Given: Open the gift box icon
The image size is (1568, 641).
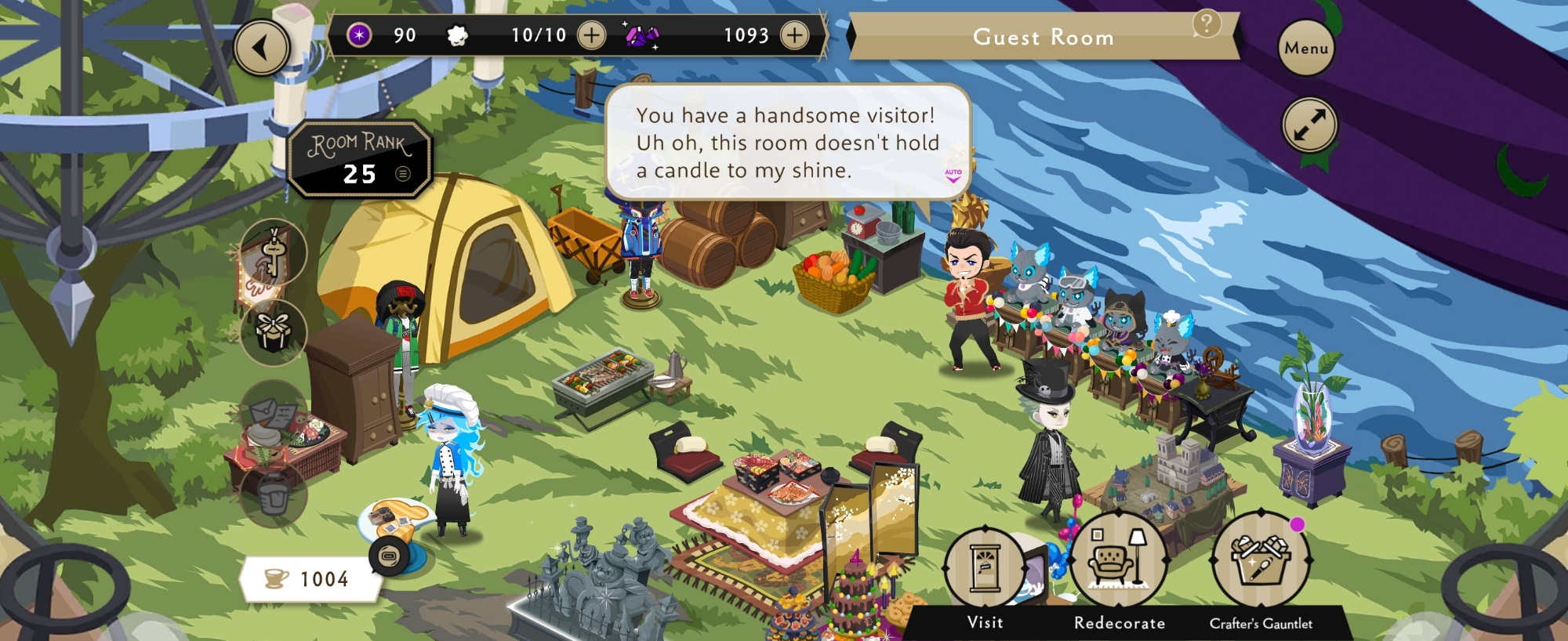Looking at the screenshot, I should tap(273, 332).
